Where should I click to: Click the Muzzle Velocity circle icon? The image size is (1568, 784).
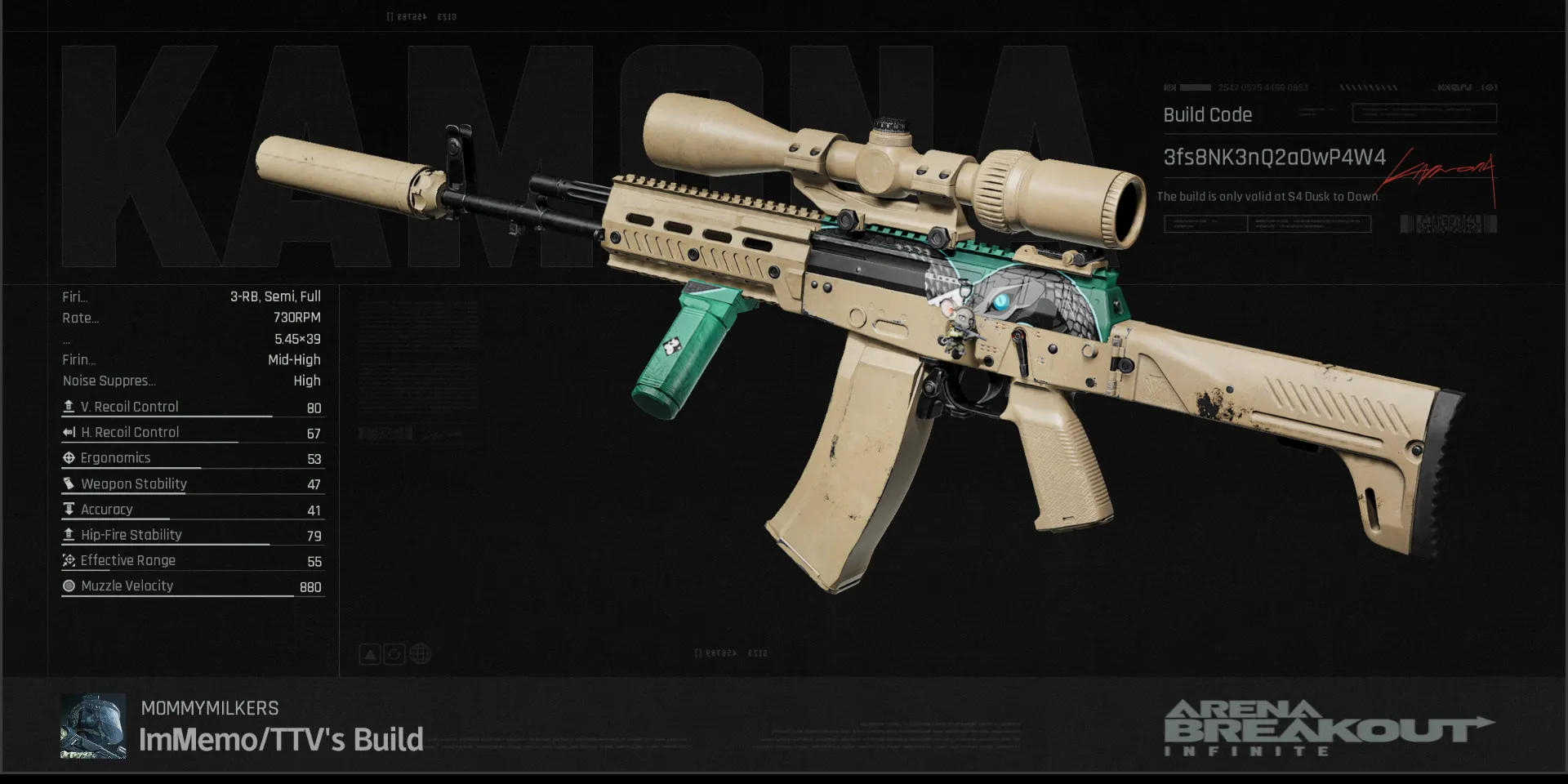point(69,586)
